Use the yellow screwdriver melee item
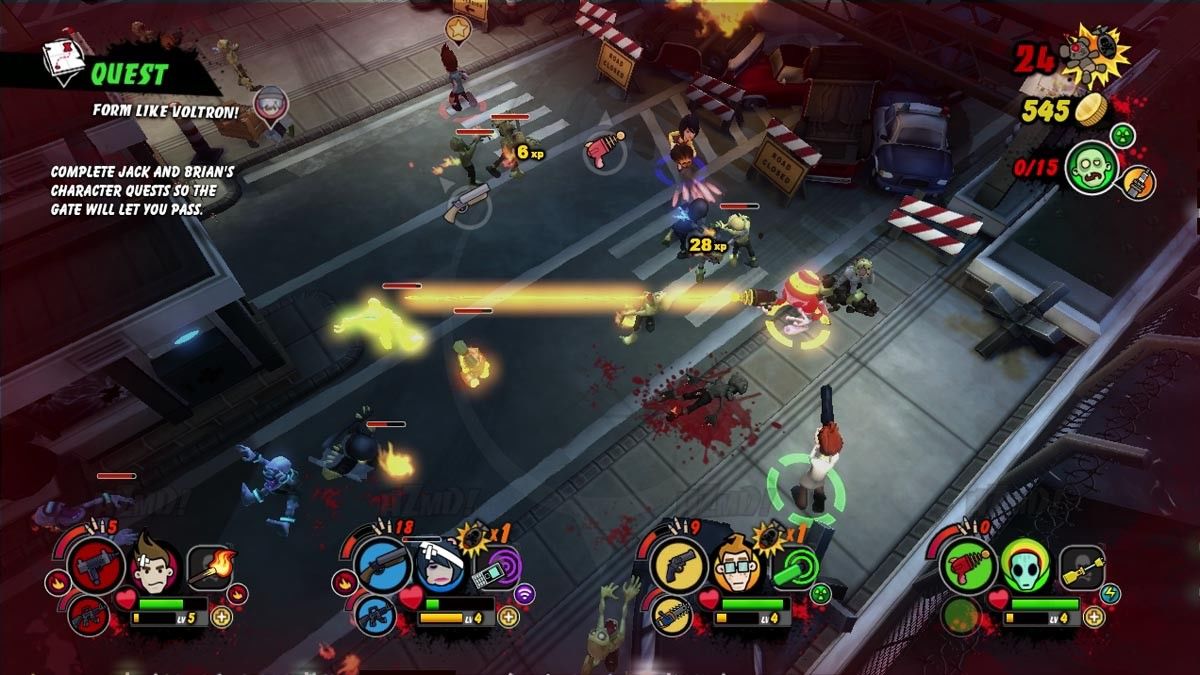Image resolution: width=1200 pixels, height=675 pixels. [1082, 567]
